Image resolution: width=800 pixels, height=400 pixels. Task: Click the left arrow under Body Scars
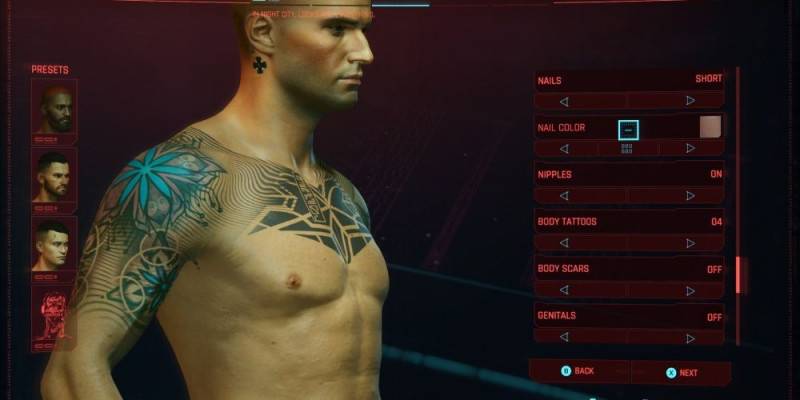564,290
